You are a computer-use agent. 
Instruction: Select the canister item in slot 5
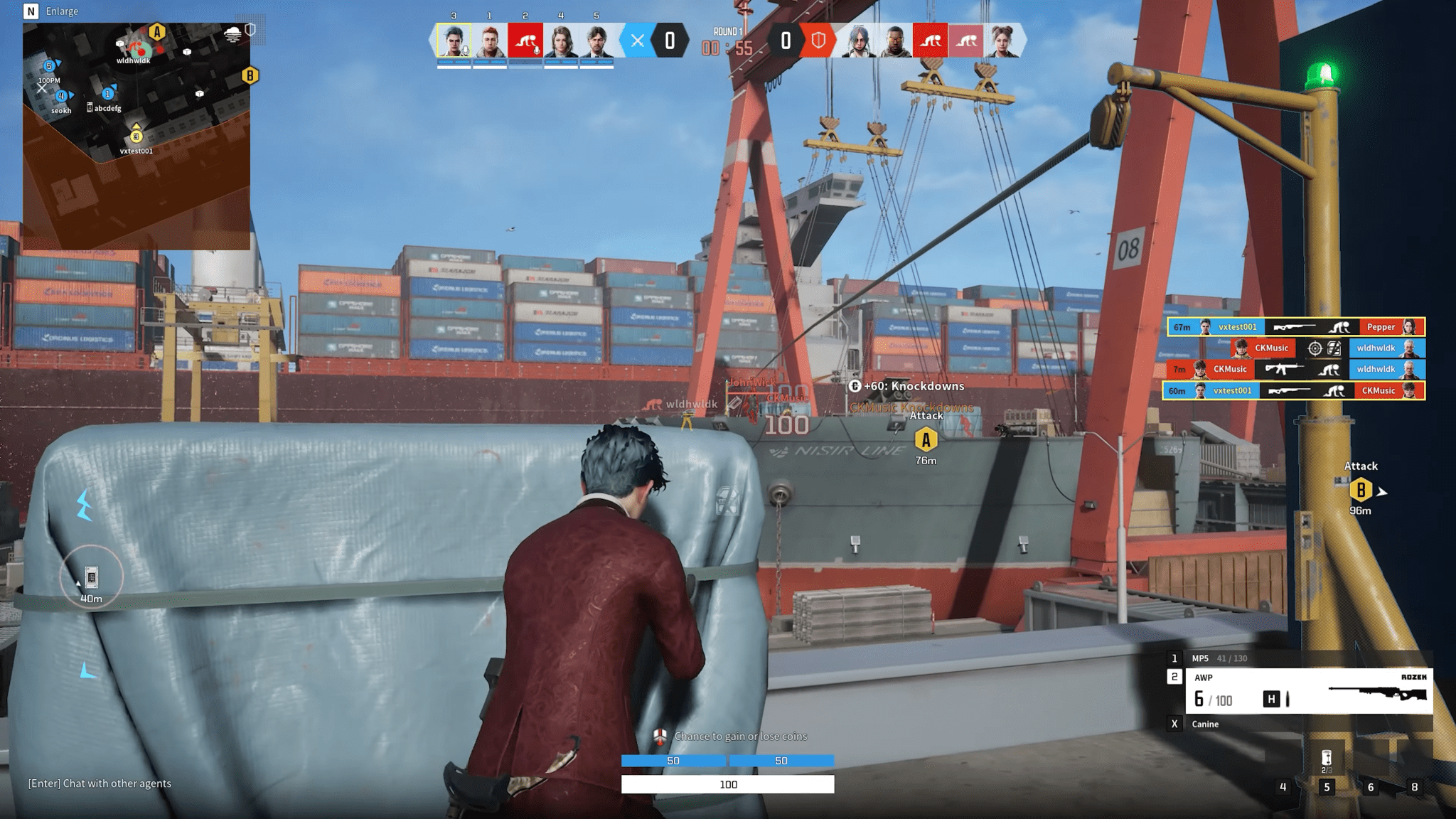tap(1326, 759)
